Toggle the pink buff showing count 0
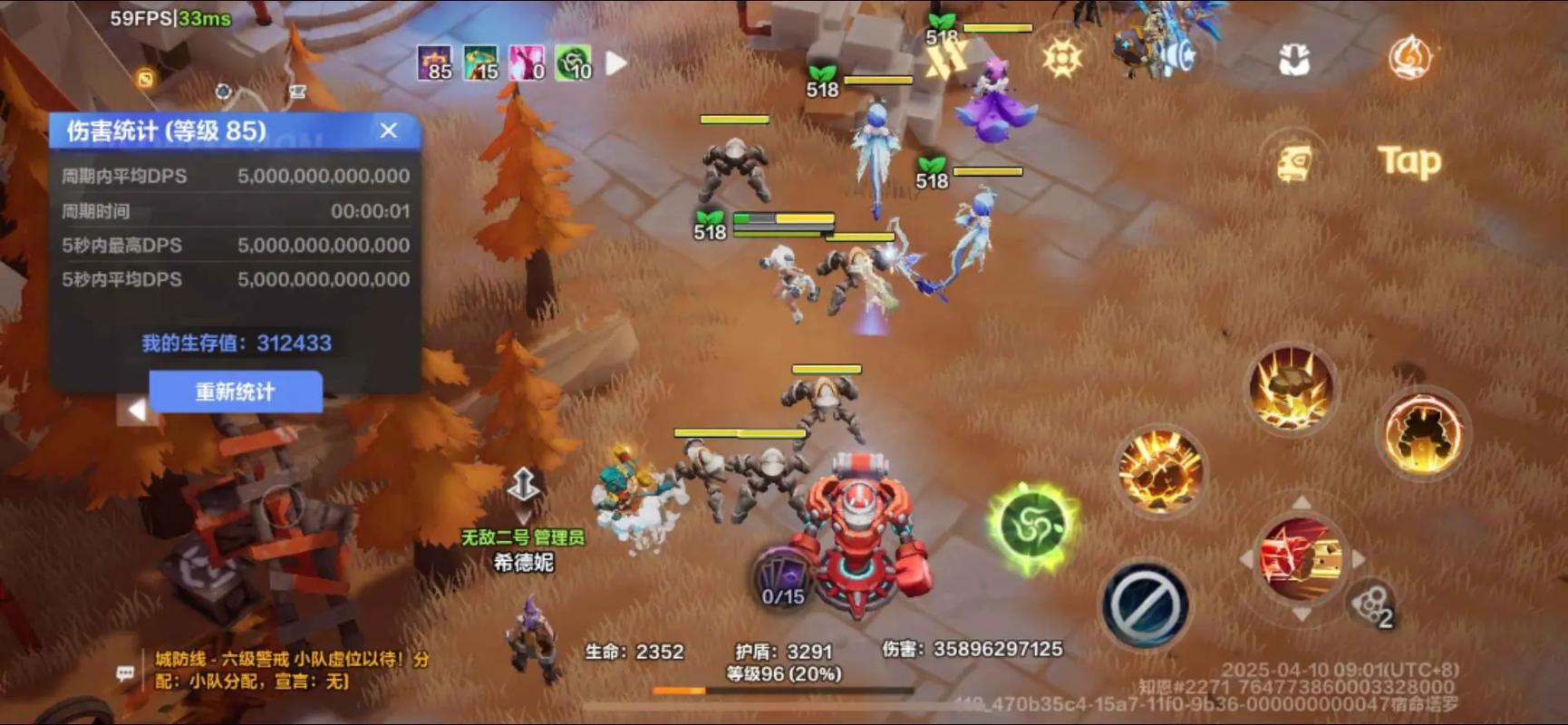Screen dimensions: 1568x725 [526, 63]
